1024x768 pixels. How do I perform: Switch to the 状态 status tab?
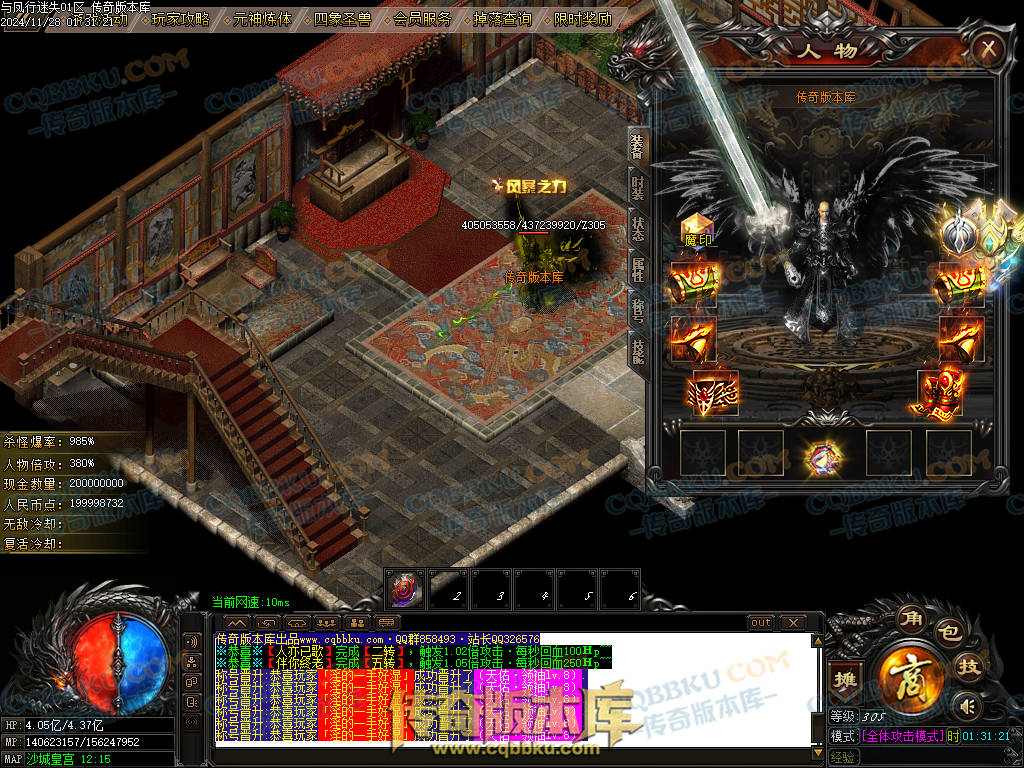tap(637, 228)
